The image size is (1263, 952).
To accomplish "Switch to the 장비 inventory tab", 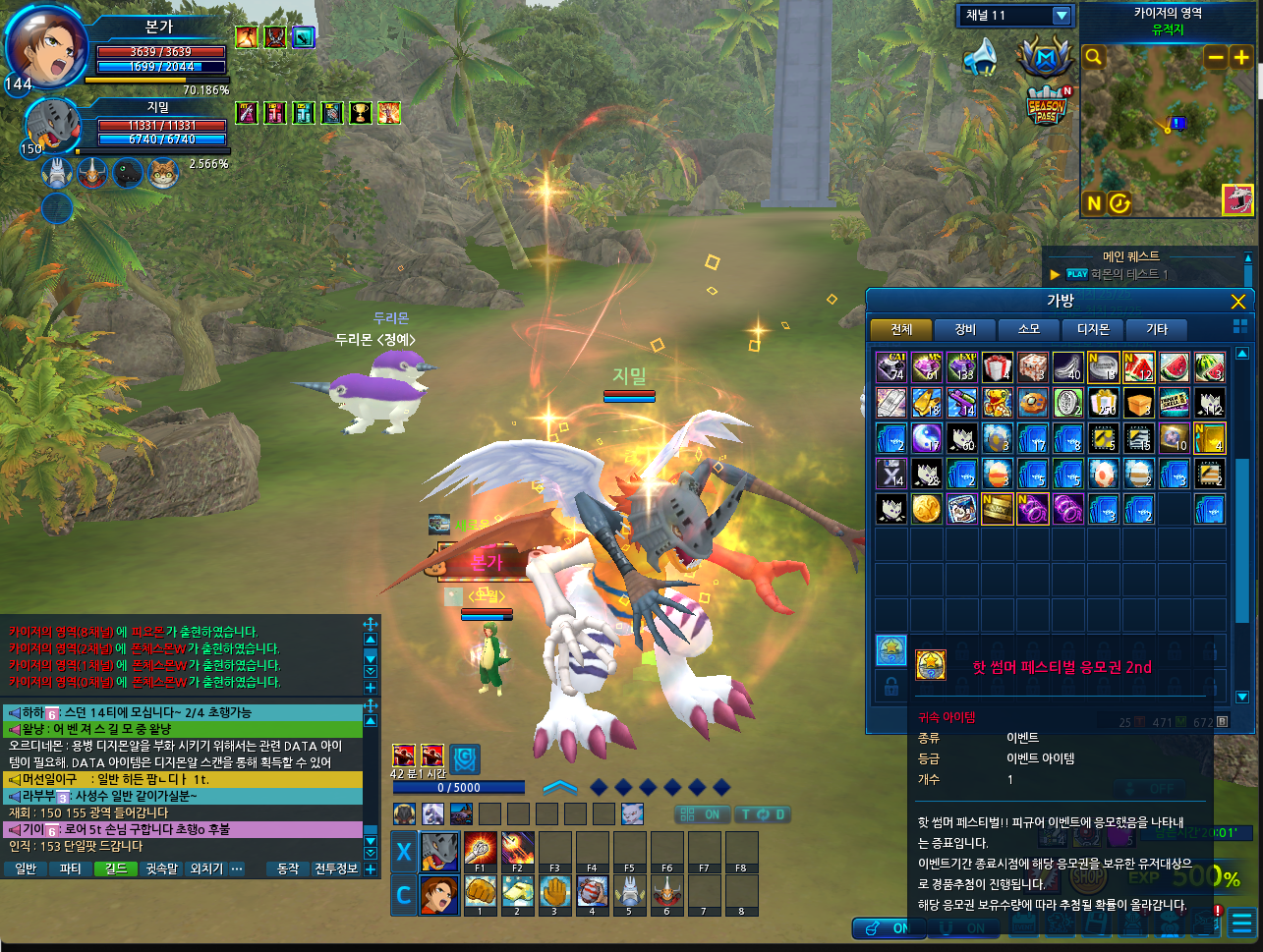I will coord(965,329).
